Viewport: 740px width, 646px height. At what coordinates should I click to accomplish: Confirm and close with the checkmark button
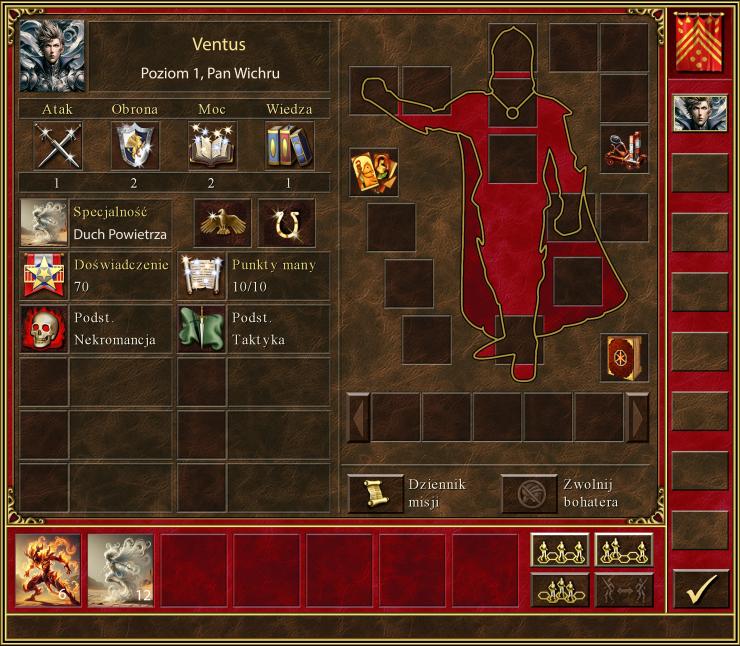click(x=700, y=589)
